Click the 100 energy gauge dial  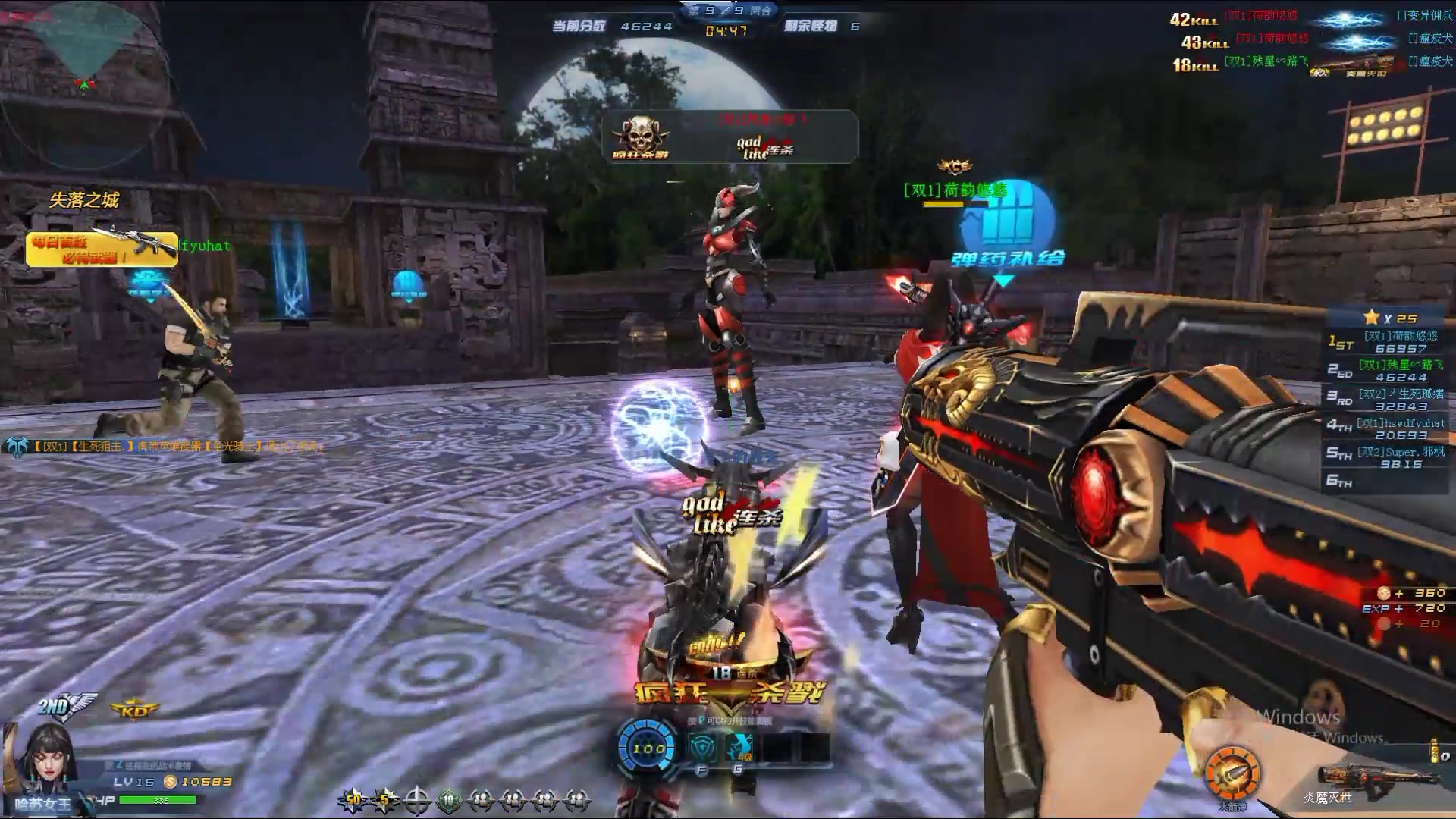click(x=648, y=748)
